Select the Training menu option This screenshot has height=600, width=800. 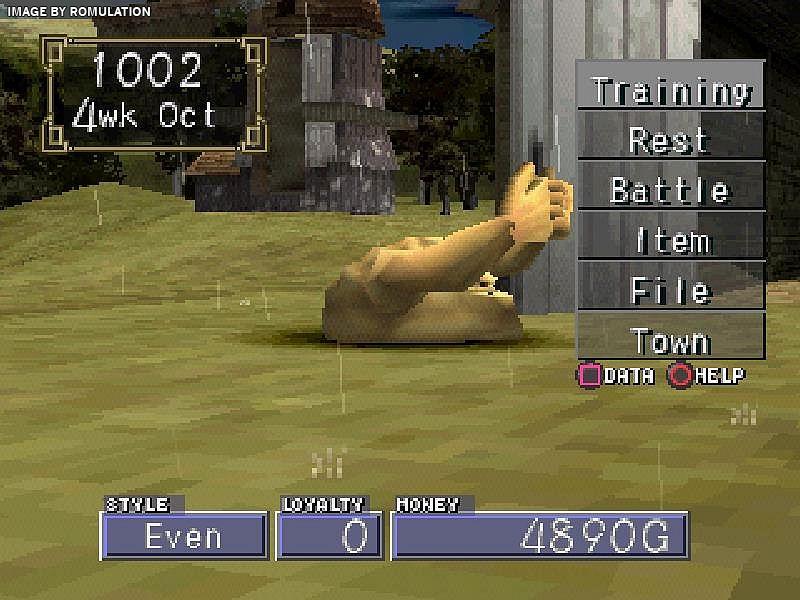[670, 88]
